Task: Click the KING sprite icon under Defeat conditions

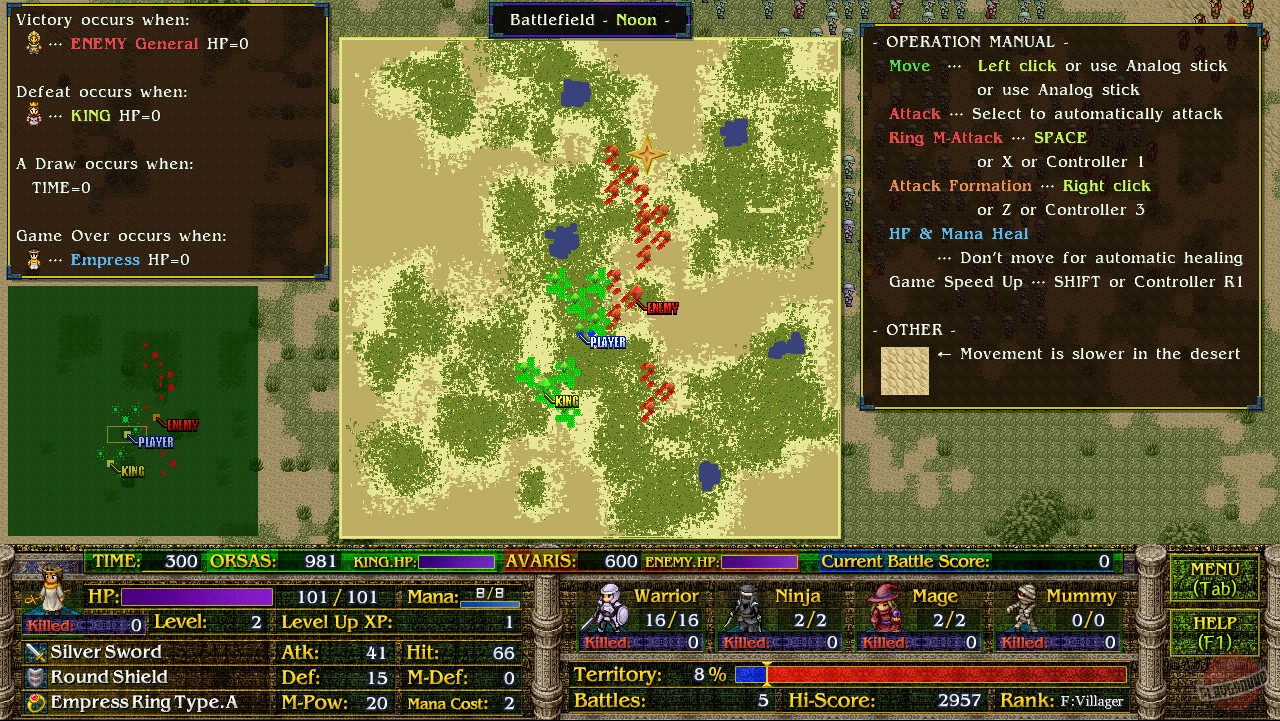Action: (36, 112)
